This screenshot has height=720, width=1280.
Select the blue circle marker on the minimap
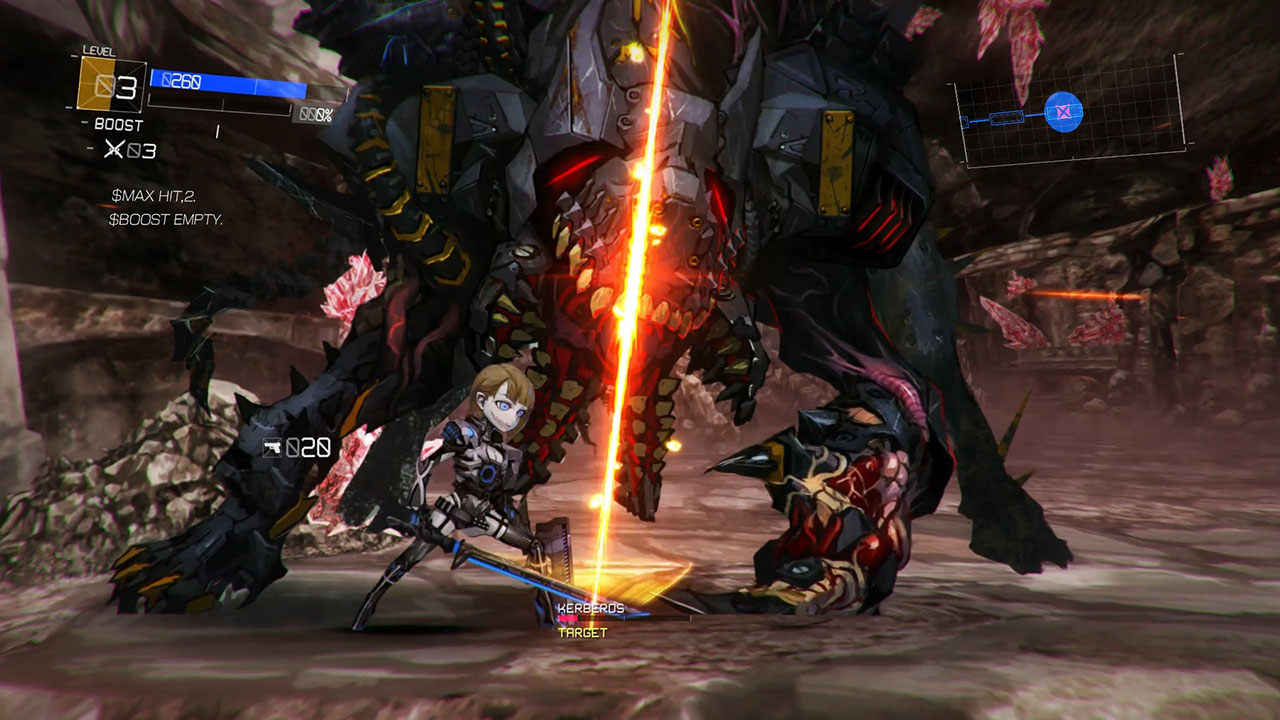[1064, 112]
